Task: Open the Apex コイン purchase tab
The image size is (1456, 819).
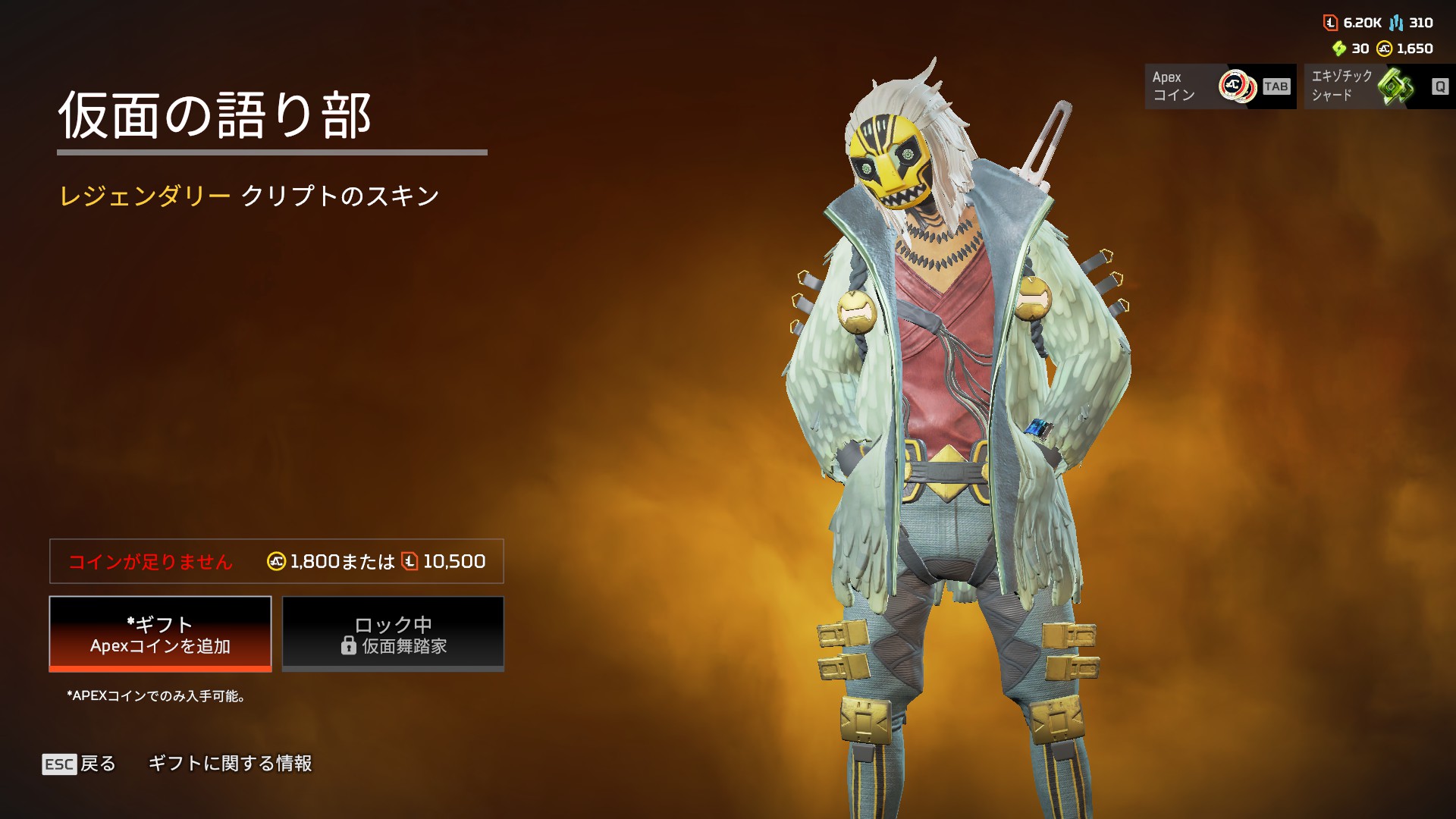Action: click(x=1219, y=86)
